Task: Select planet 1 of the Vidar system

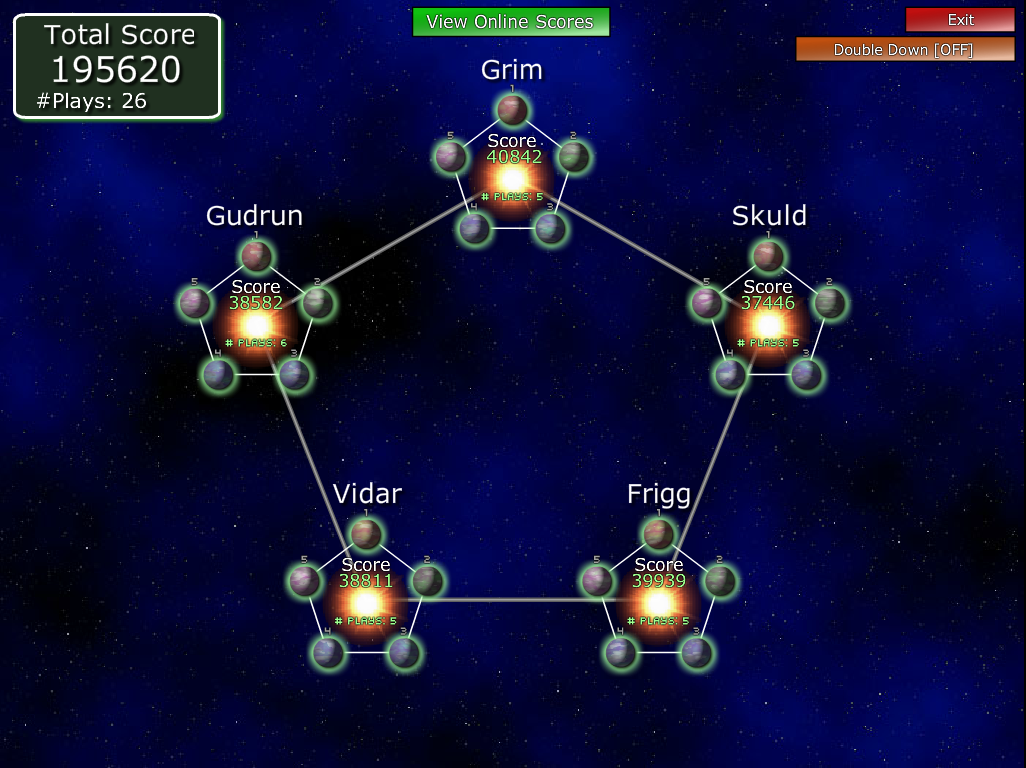Action: tap(366, 534)
